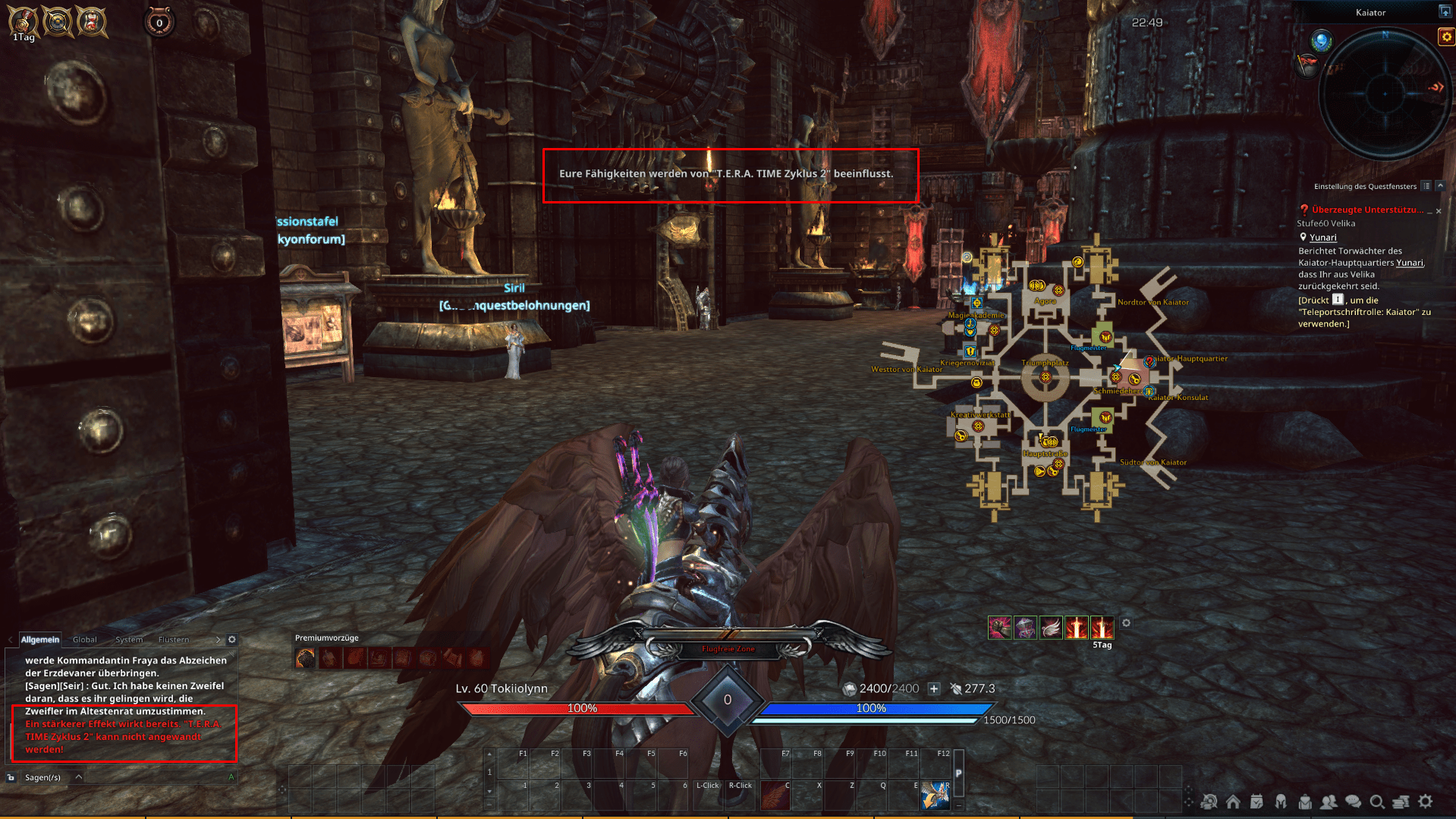The image size is (1456, 819).
Task: Click the first Premiumvorzüge benefit icon
Action: click(x=305, y=657)
